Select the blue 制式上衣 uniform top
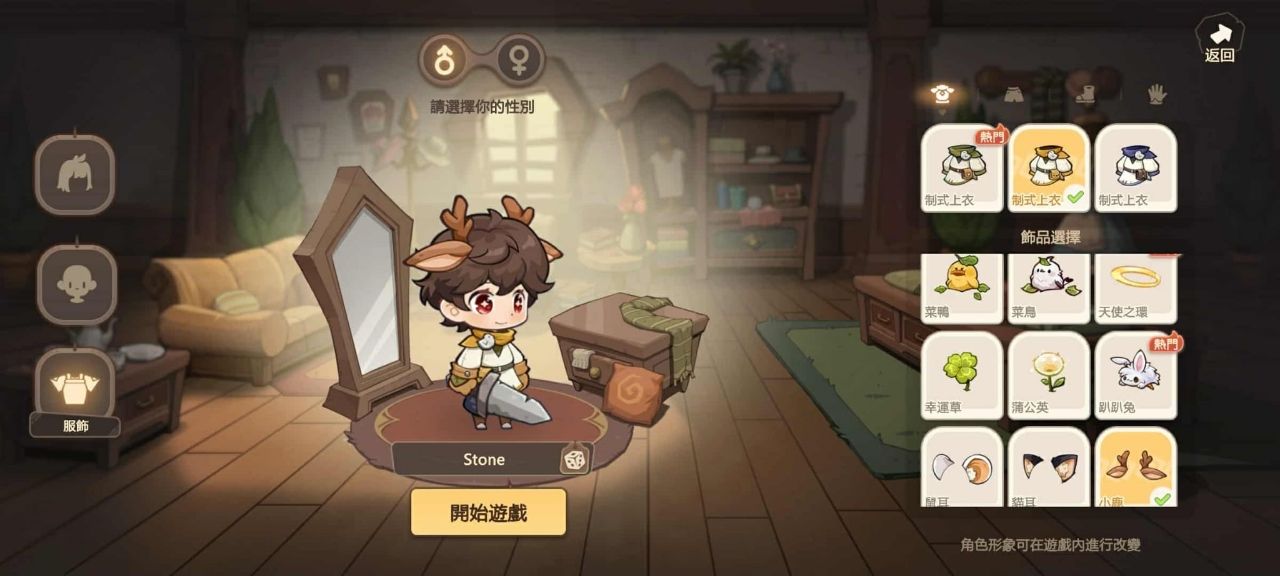The width and height of the screenshot is (1280, 576). coord(1135,168)
